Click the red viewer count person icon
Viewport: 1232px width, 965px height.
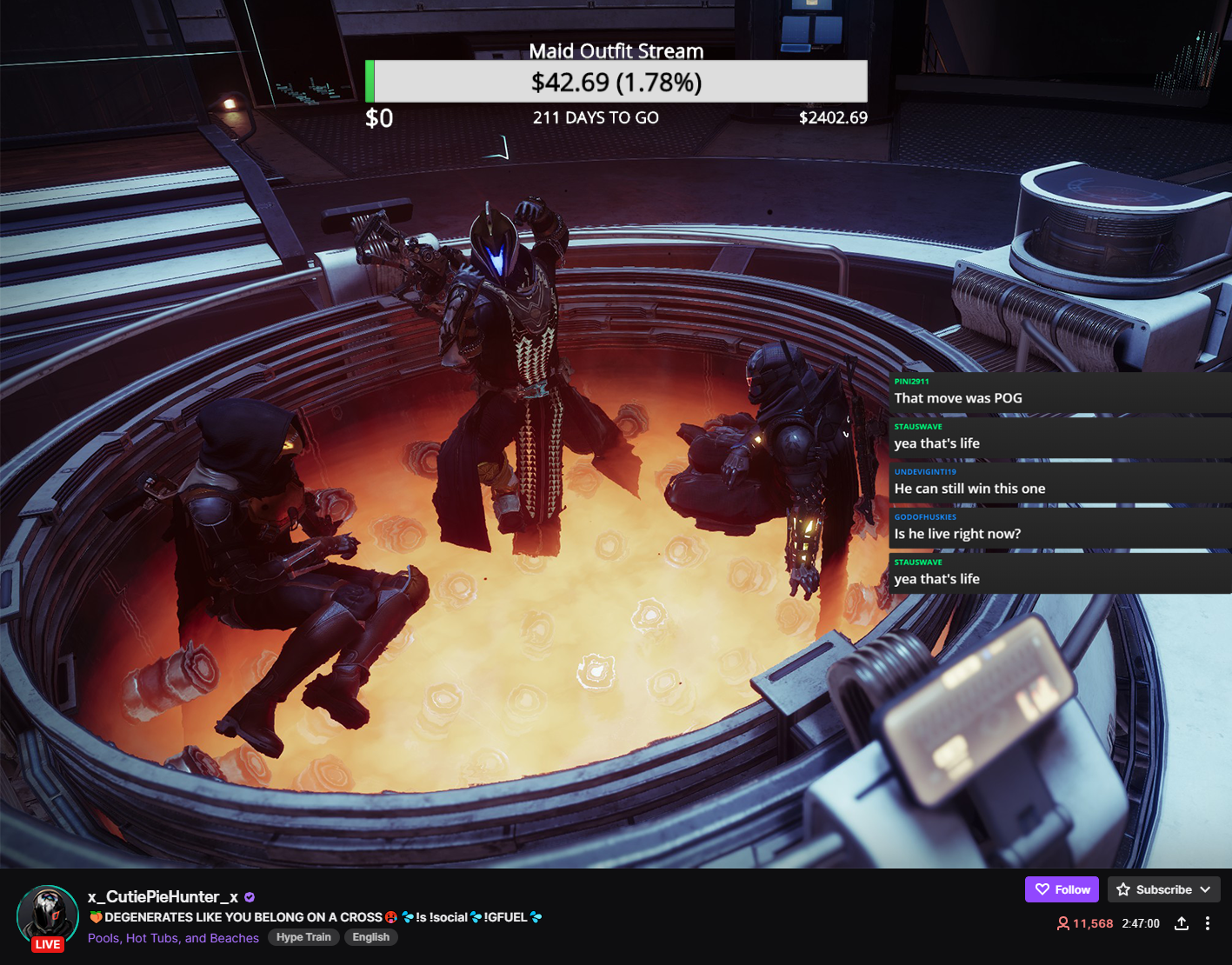click(x=1062, y=923)
